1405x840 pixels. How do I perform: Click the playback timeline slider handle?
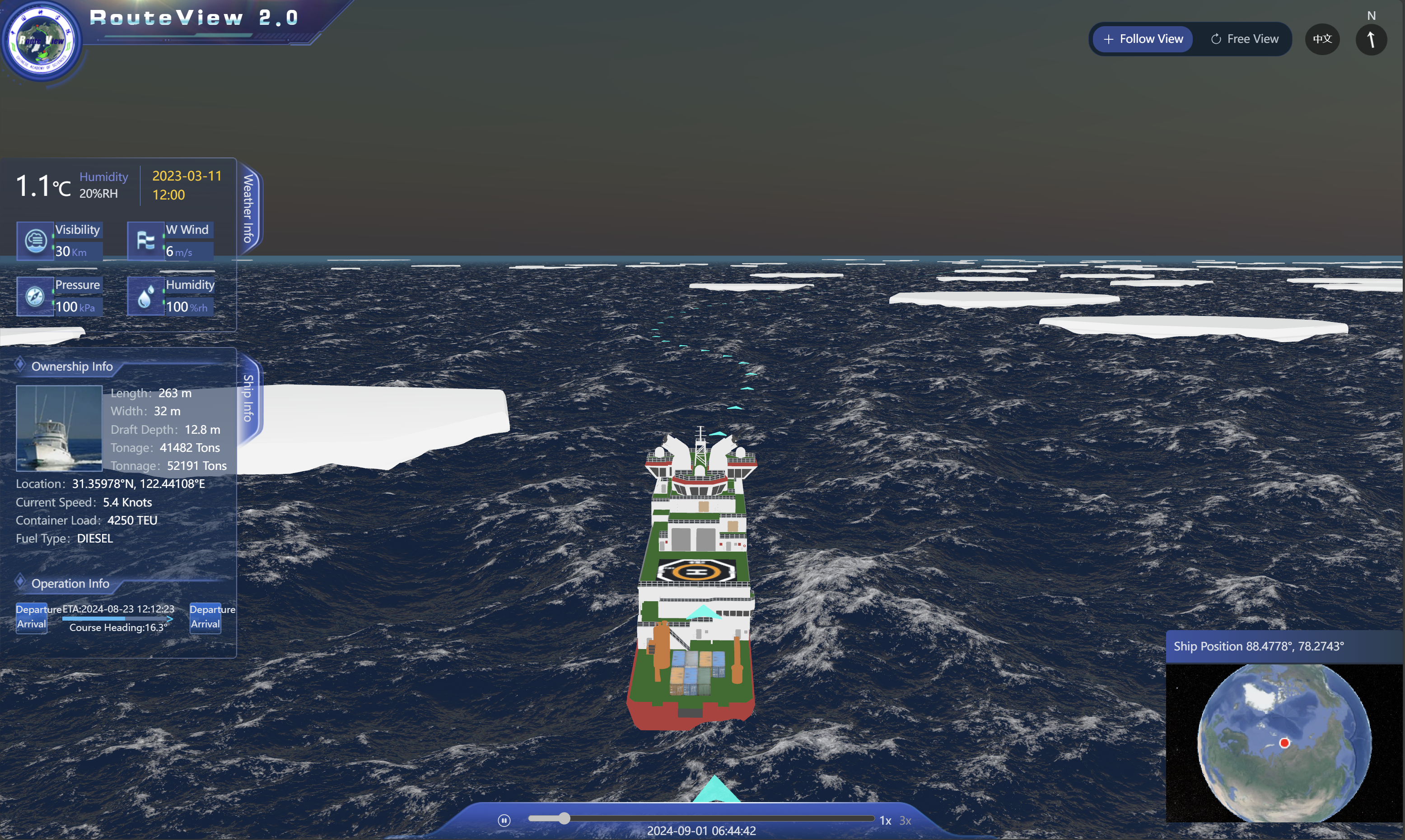564,818
